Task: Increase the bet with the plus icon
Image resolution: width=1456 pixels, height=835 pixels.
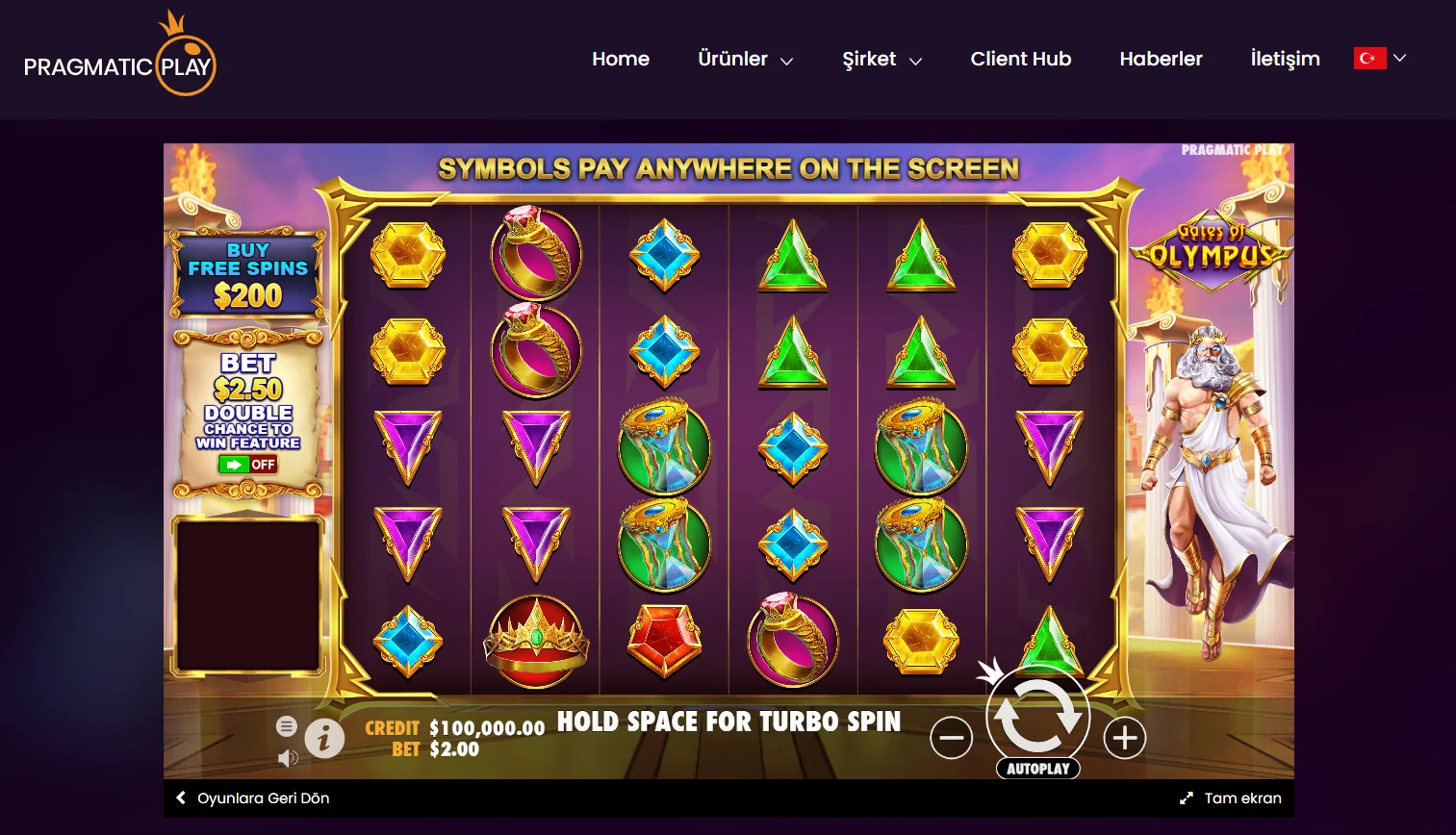Action: tap(1126, 736)
